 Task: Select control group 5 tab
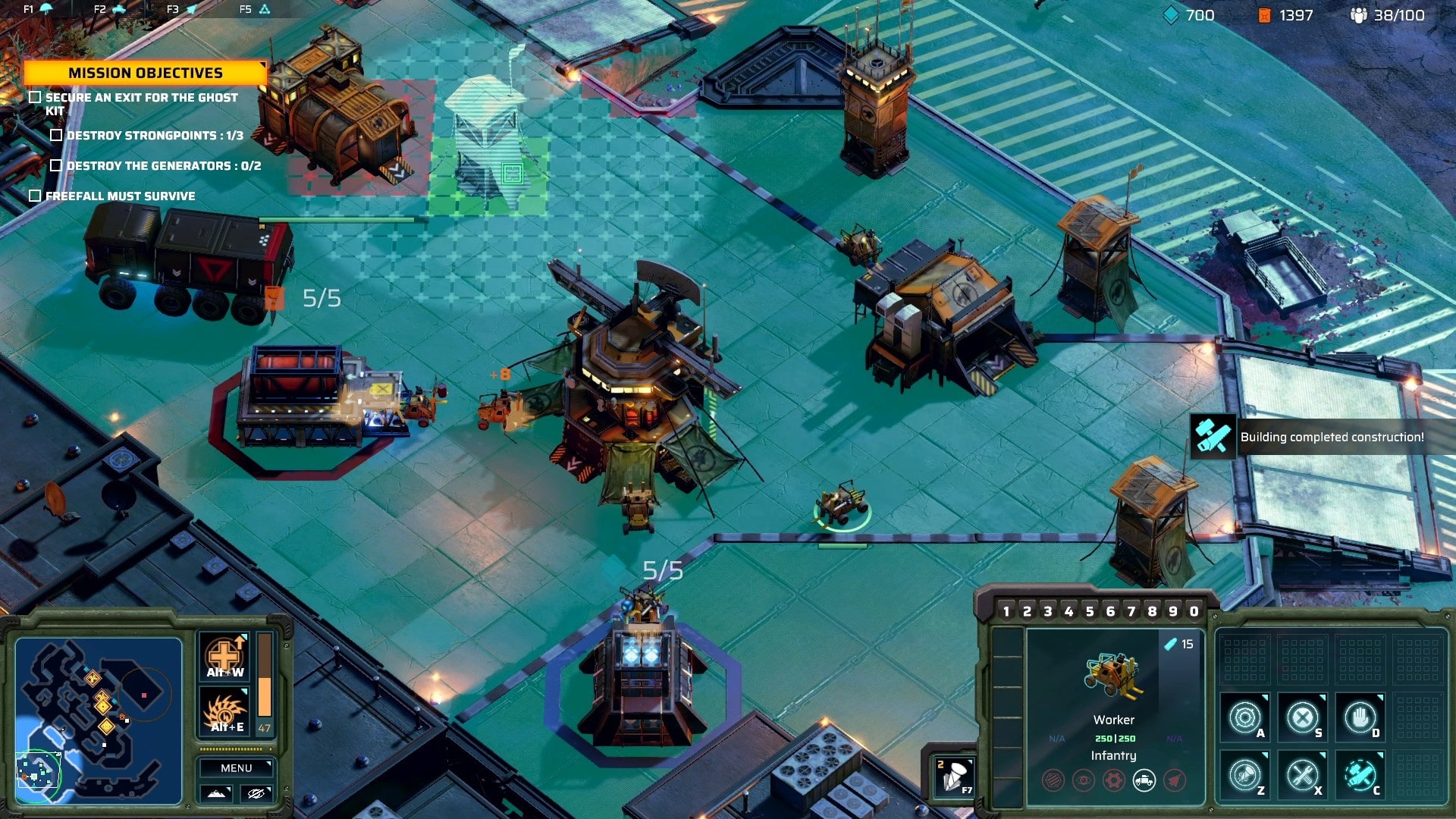coord(1090,611)
